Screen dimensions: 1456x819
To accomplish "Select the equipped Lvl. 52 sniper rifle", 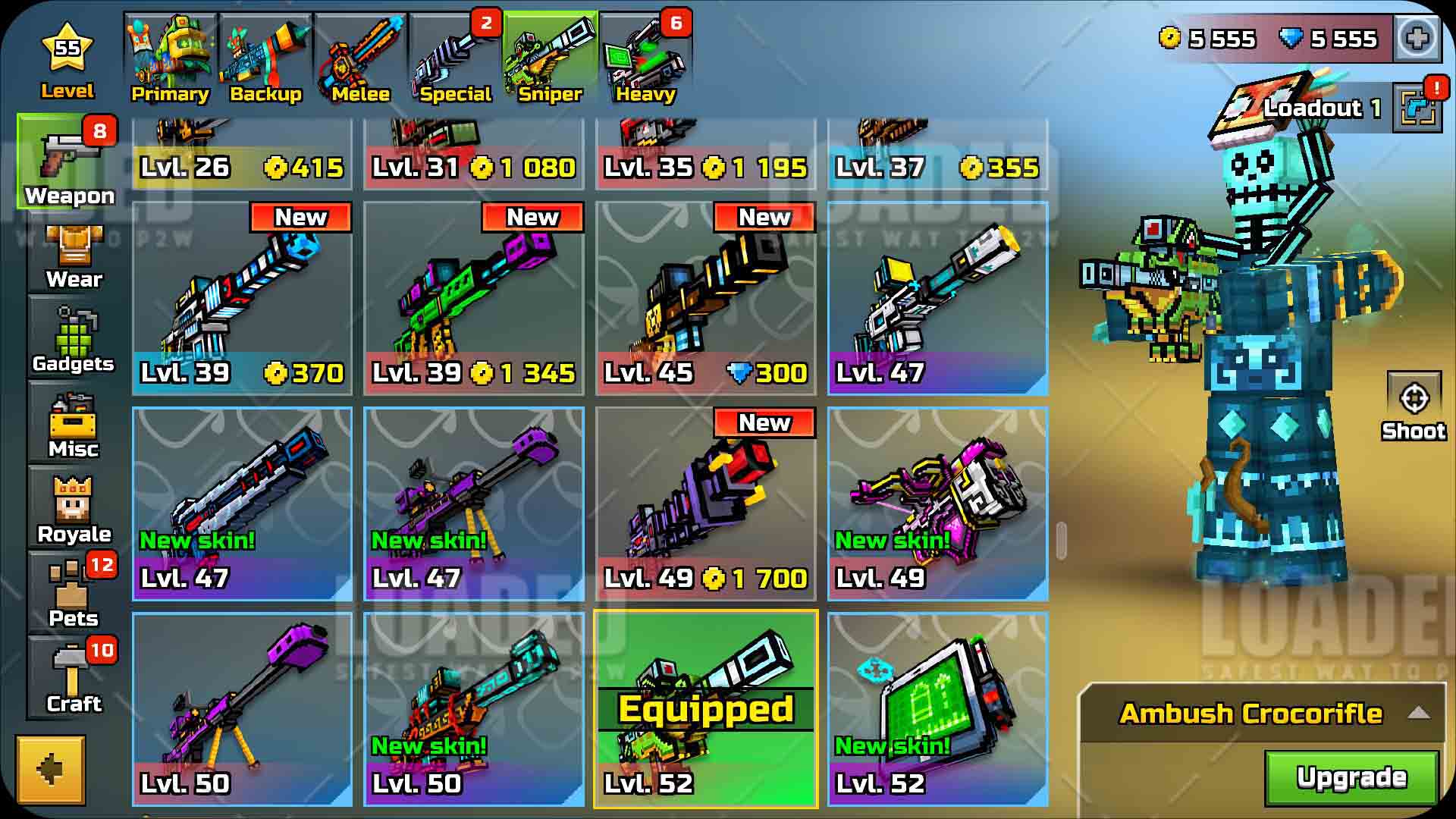I will pos(705,709).
